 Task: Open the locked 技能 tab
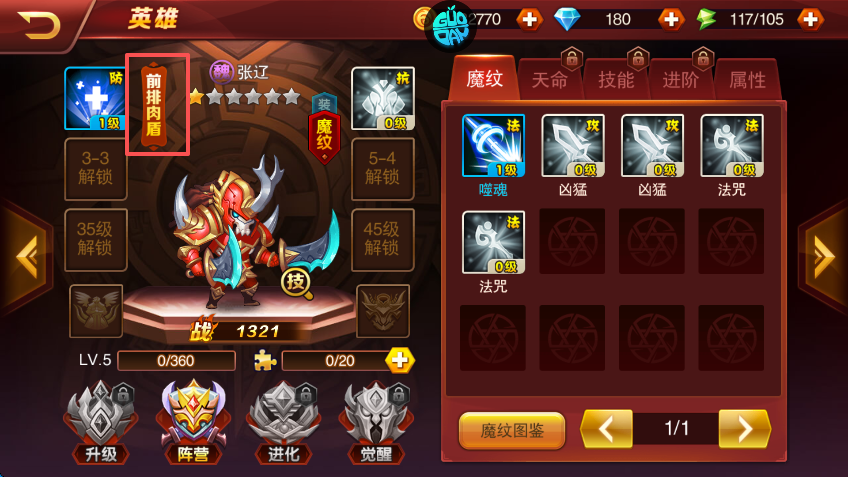tap(616, 80)
